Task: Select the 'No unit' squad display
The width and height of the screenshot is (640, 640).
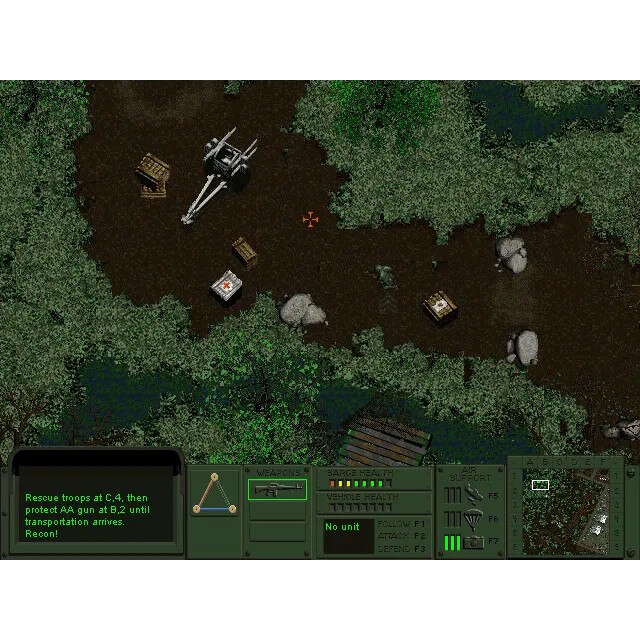Action: click(x=347, y=537)
